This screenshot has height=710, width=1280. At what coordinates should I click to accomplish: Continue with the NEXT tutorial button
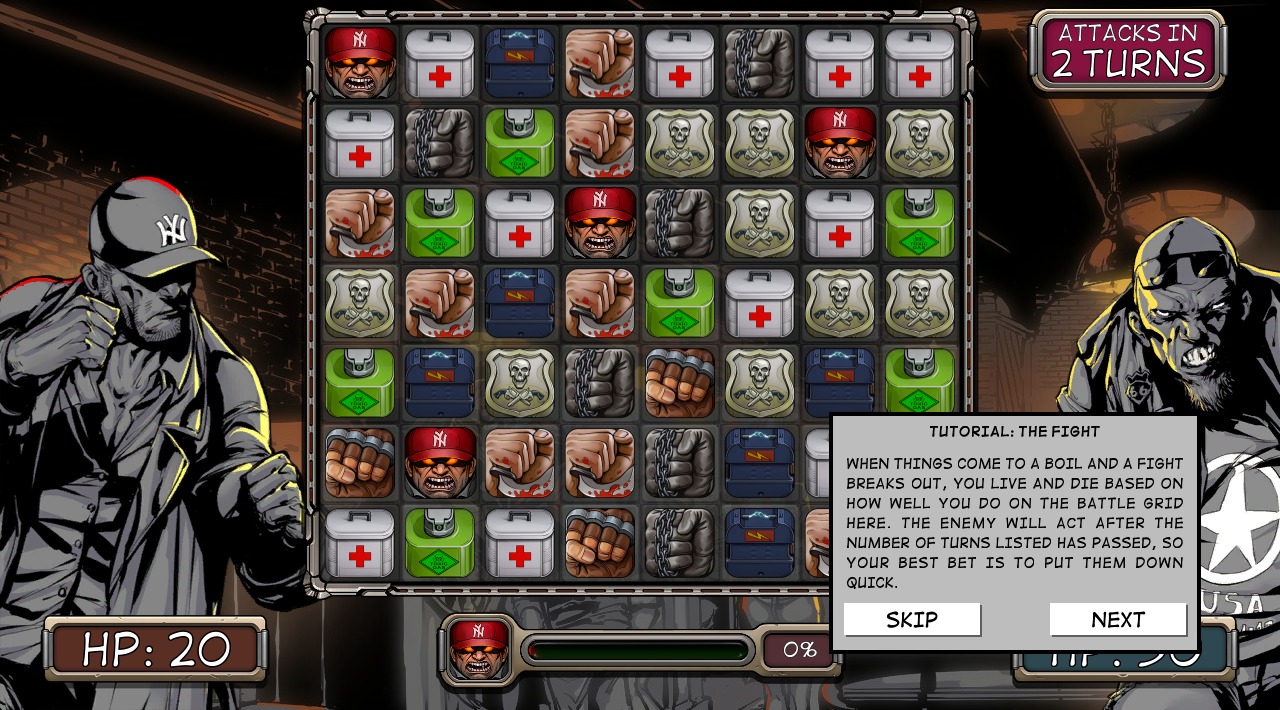coord(1117,620)
